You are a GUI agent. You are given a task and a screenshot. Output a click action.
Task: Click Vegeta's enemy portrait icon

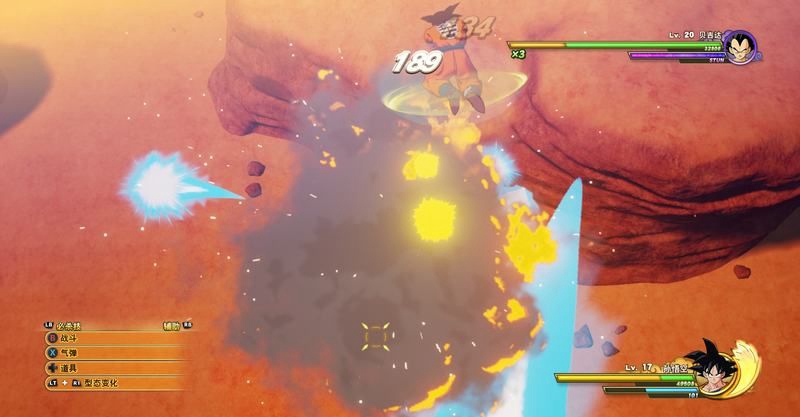[740, 46]
